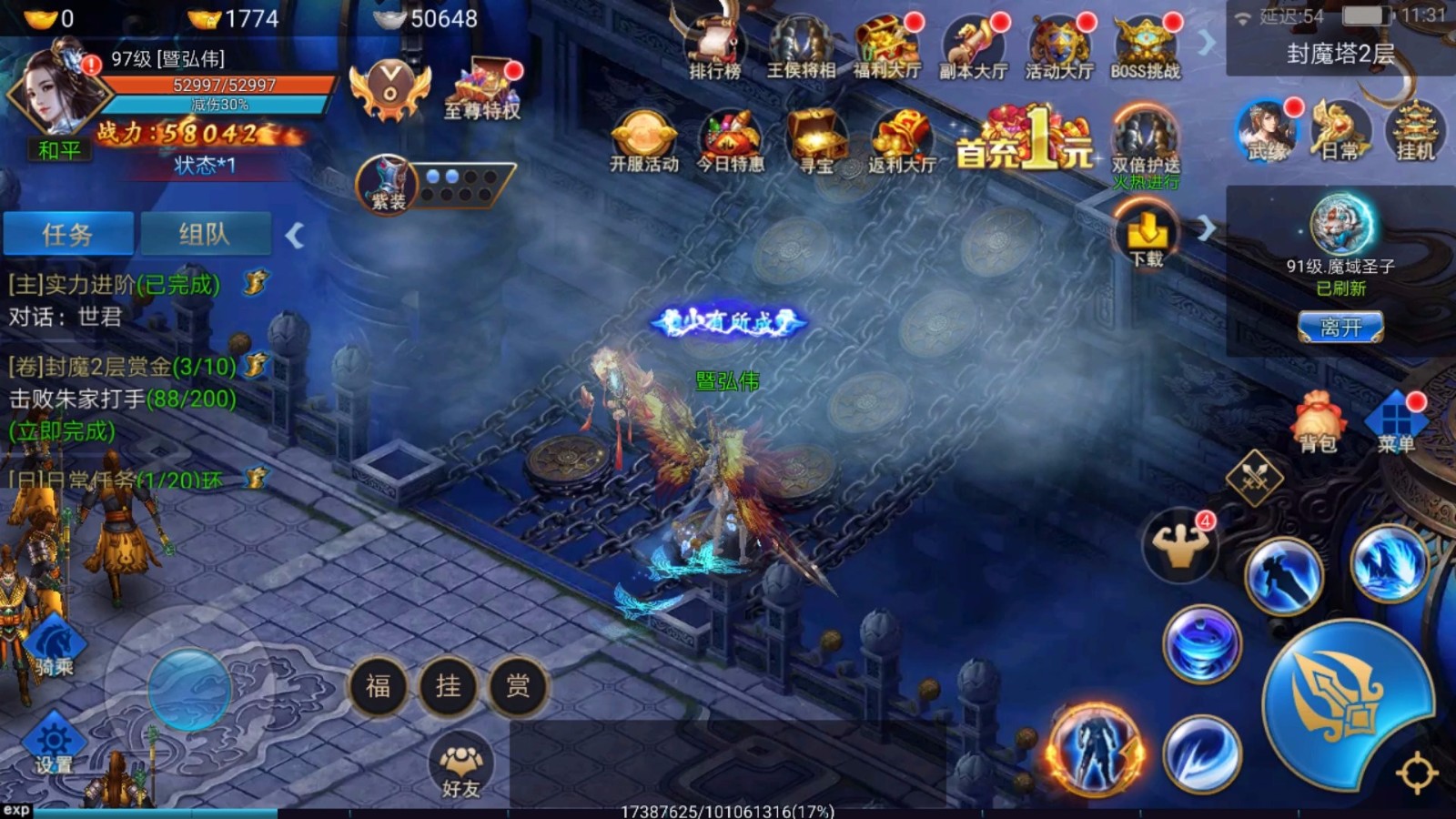Image resolution: width=1456 pixels, height=819 pixels.
Task: Open the 日常 daily activities icon
Action: tap(1340, 132)
